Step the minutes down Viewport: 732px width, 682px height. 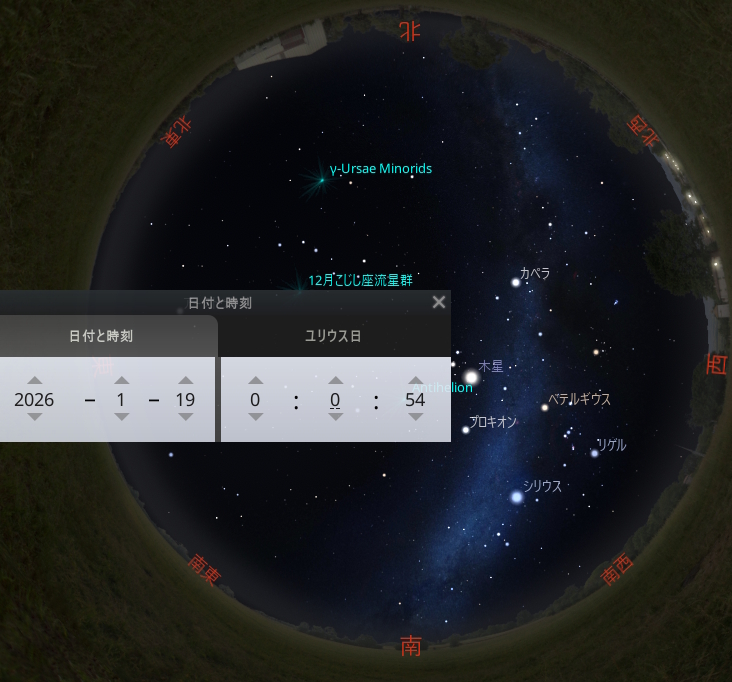(x=336, y=417)
